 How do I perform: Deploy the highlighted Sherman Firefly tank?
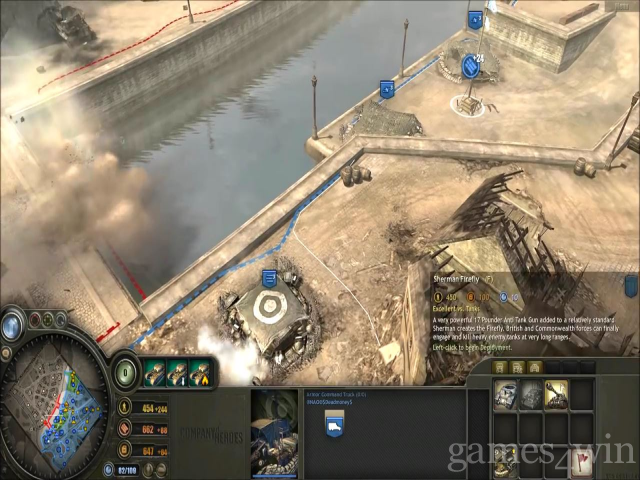555,393
